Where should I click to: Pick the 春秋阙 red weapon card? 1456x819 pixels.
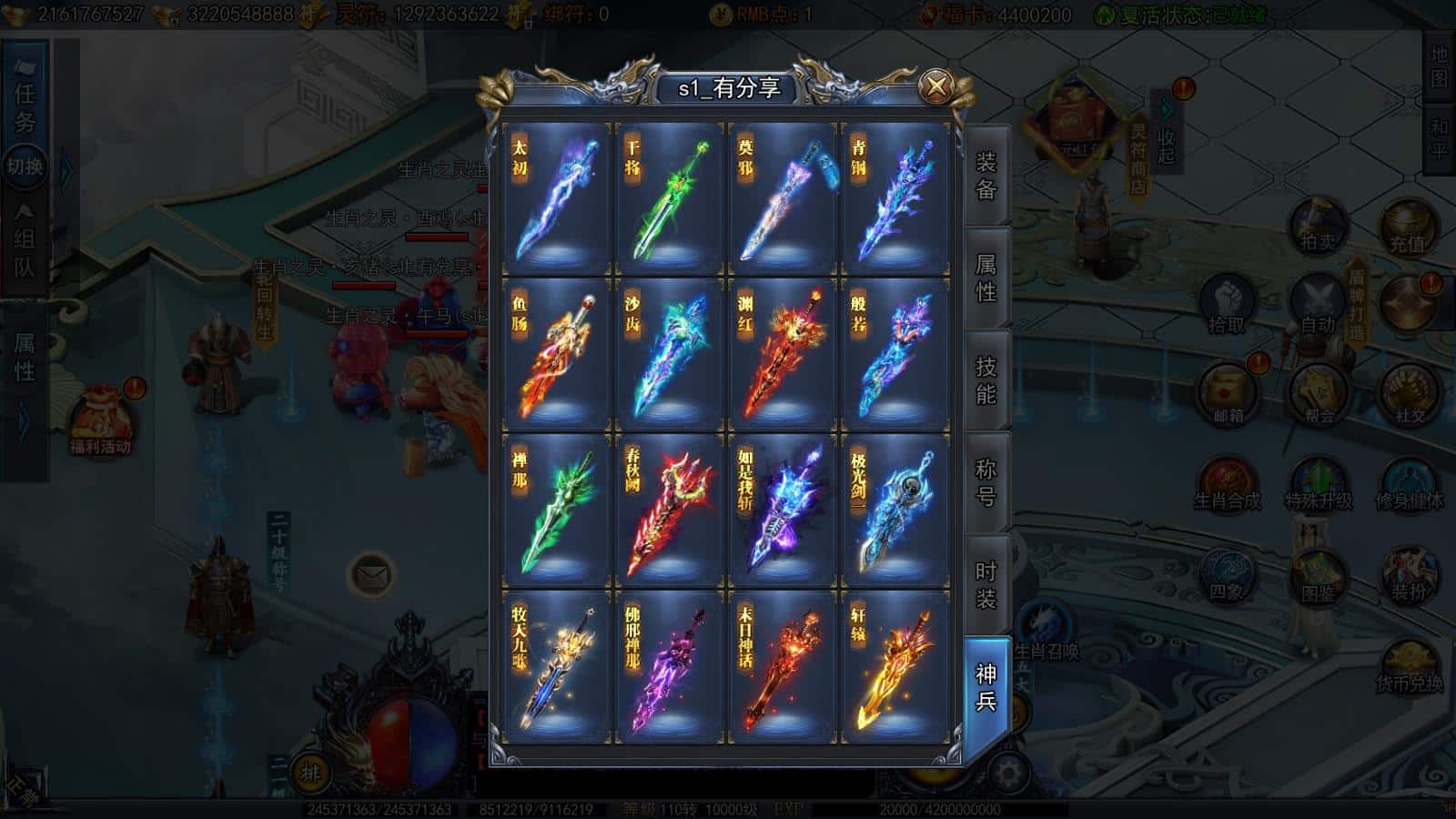point(669,511)
